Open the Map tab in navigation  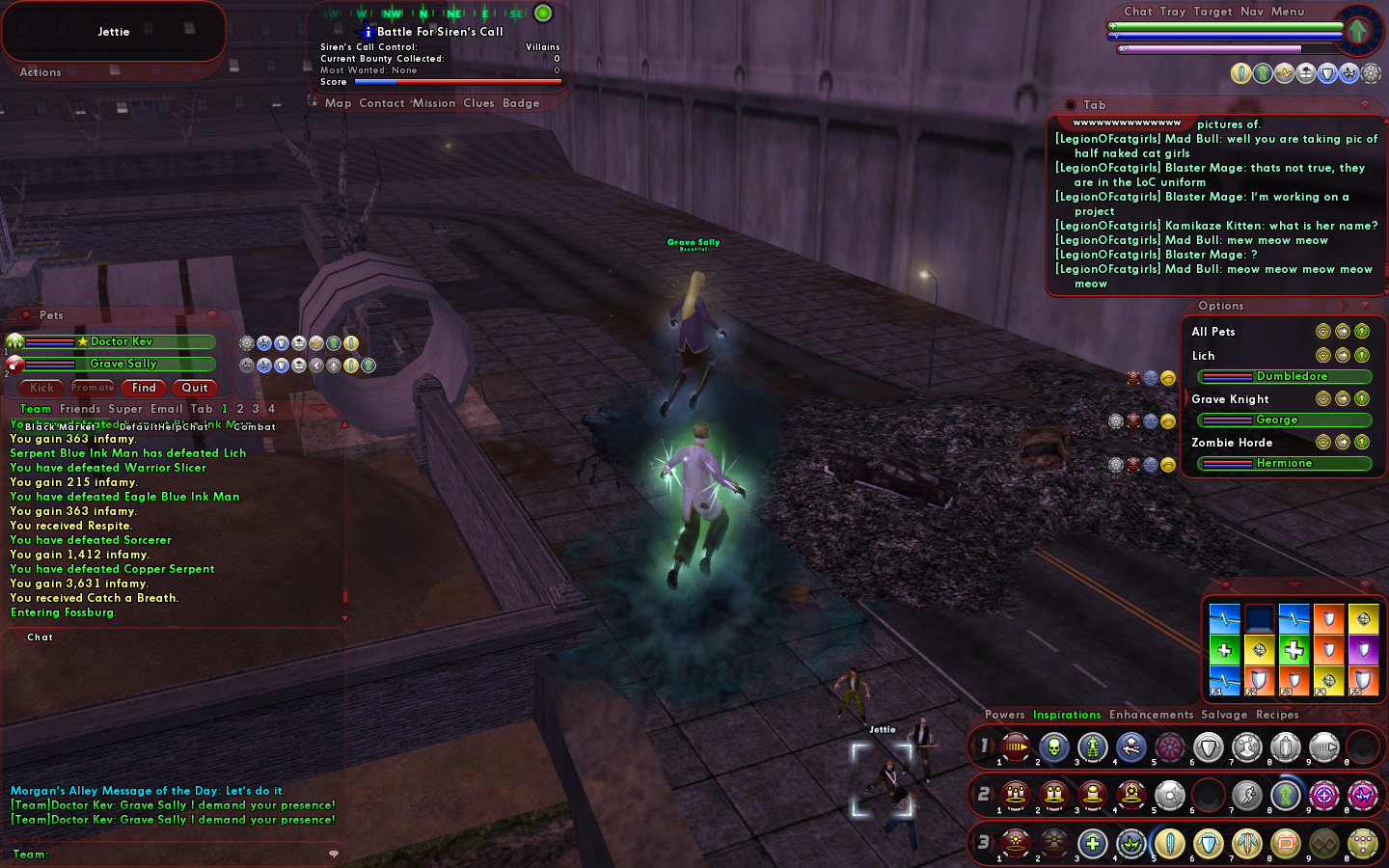[338, 103]
